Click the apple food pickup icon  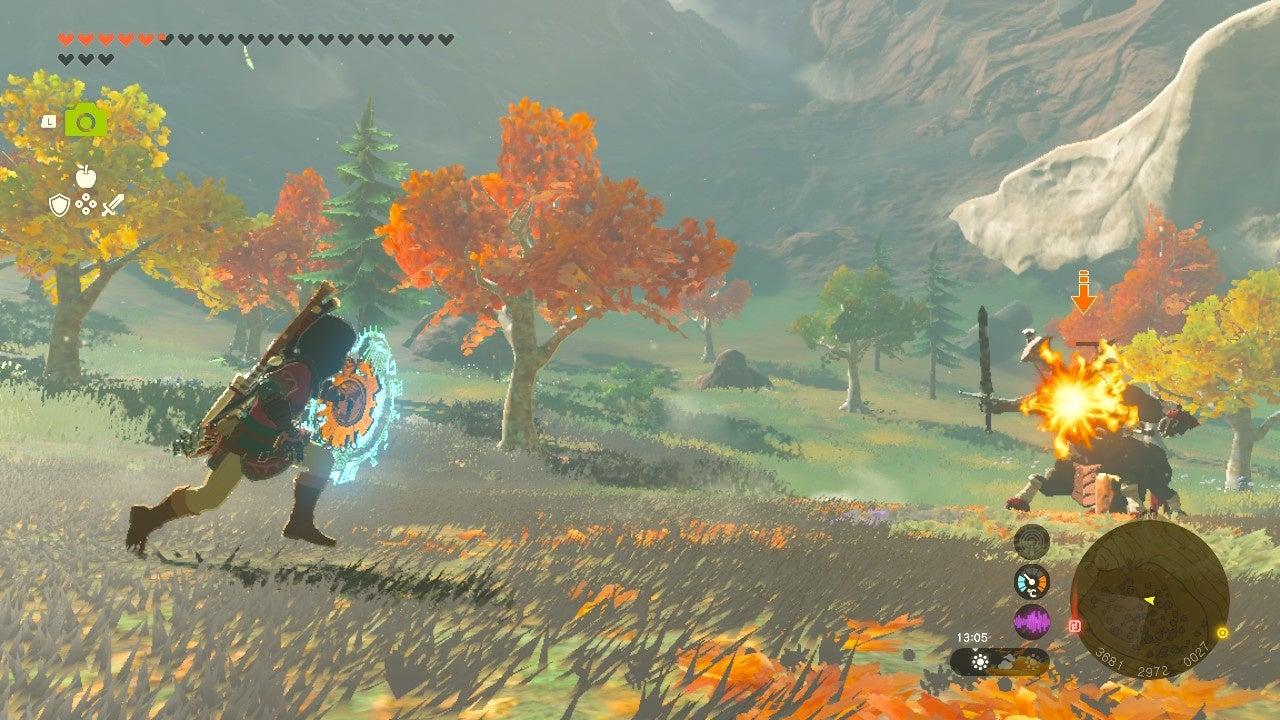click(x=85, y=176)
